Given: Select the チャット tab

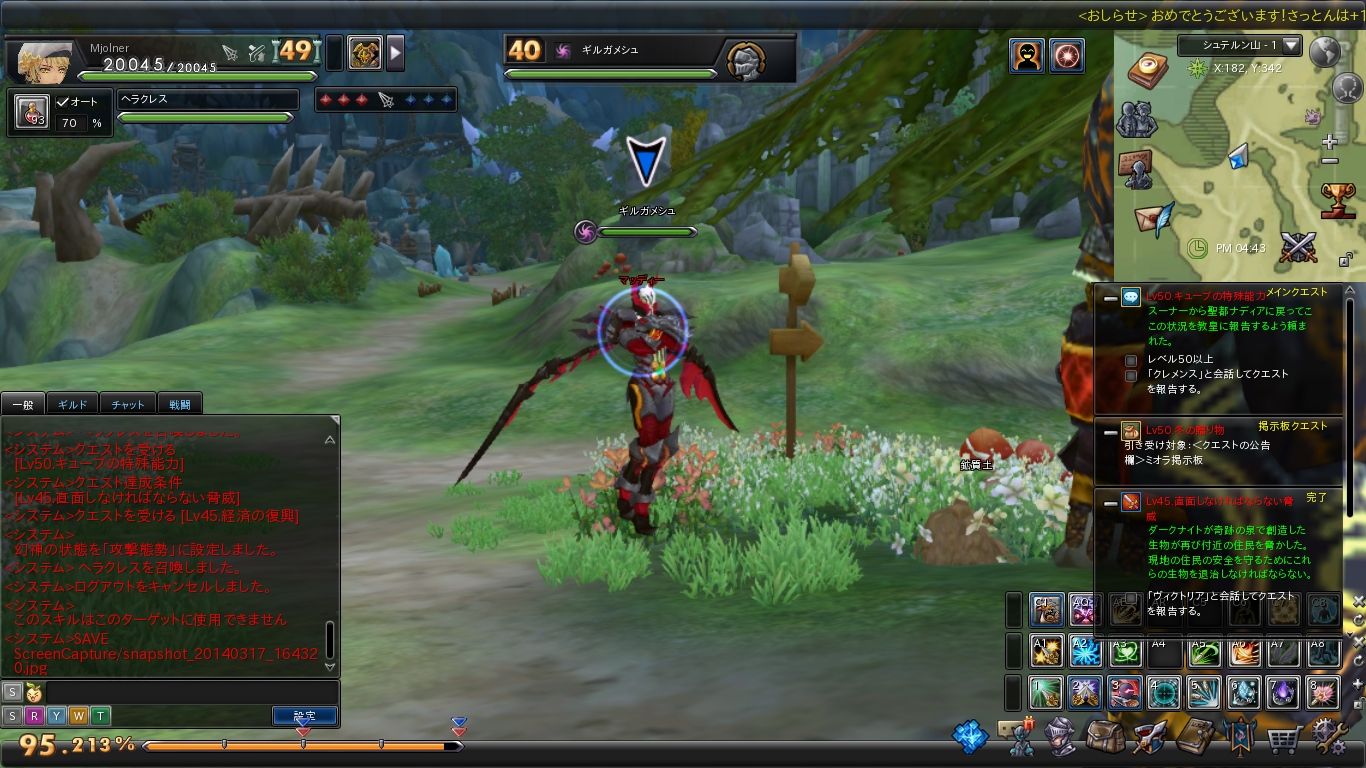Looking at the screenshot, I should coord(127,404).
